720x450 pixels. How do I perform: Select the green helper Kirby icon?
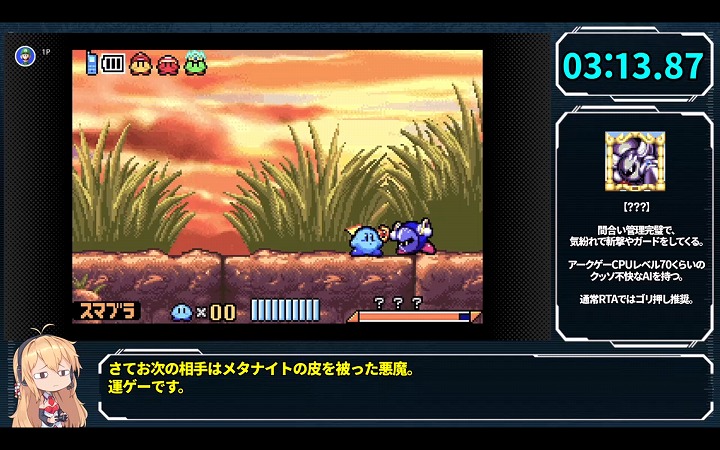pos(194,64)
